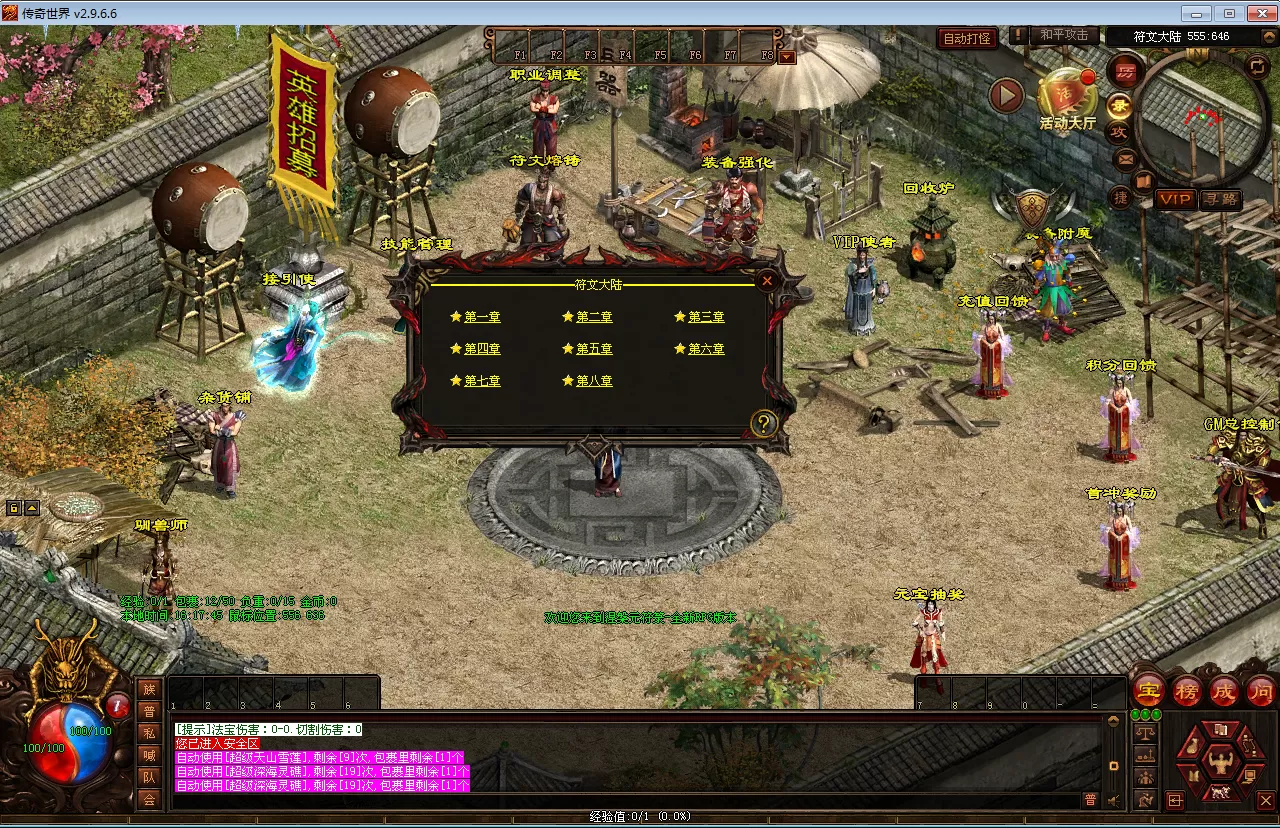Switch chat to the 队 team channel
The width and height of the screenshot is (1280, 828).
[149, 776]
